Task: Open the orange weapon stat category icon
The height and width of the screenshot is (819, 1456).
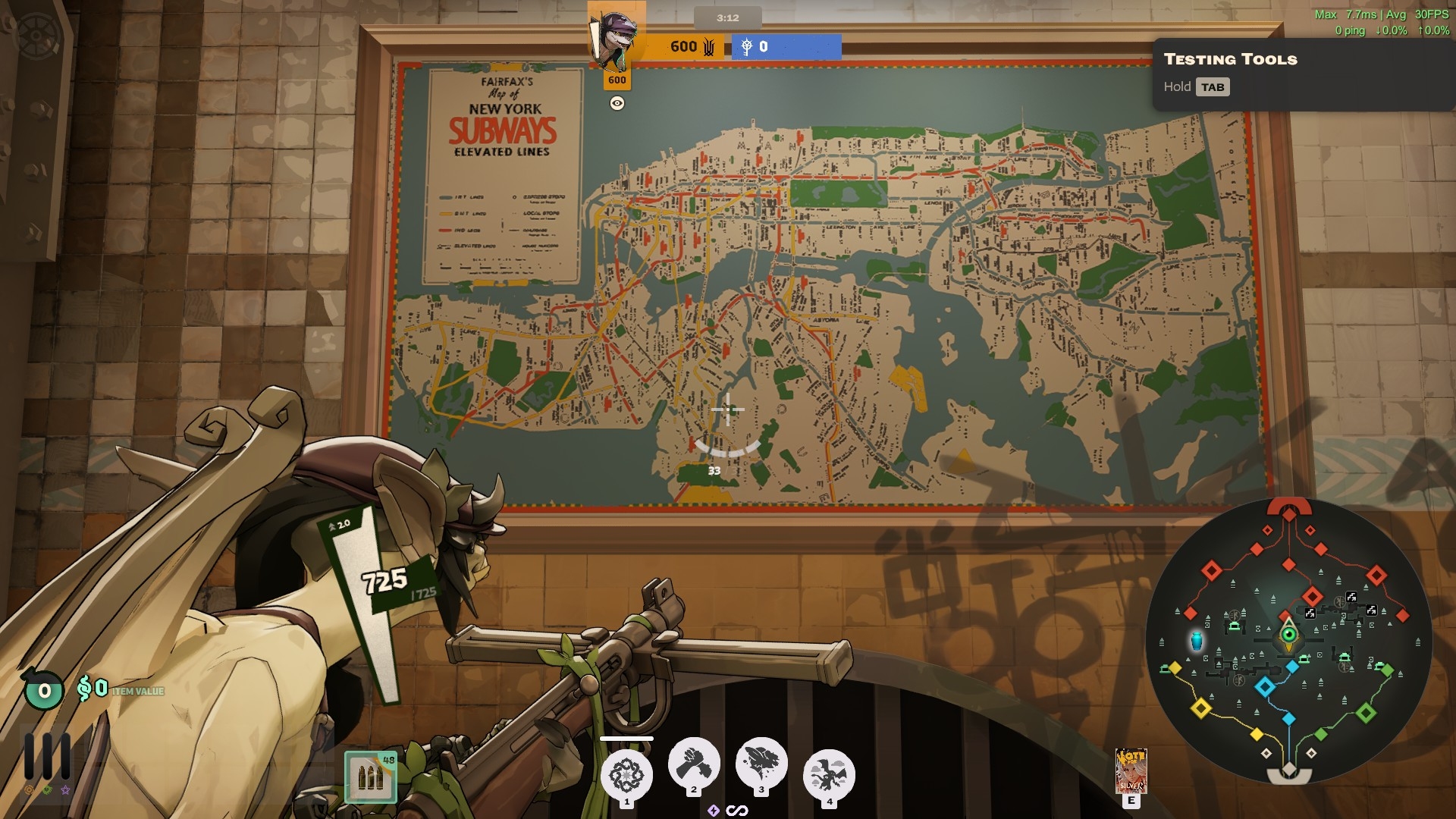Action: click(x=30, y=790)
